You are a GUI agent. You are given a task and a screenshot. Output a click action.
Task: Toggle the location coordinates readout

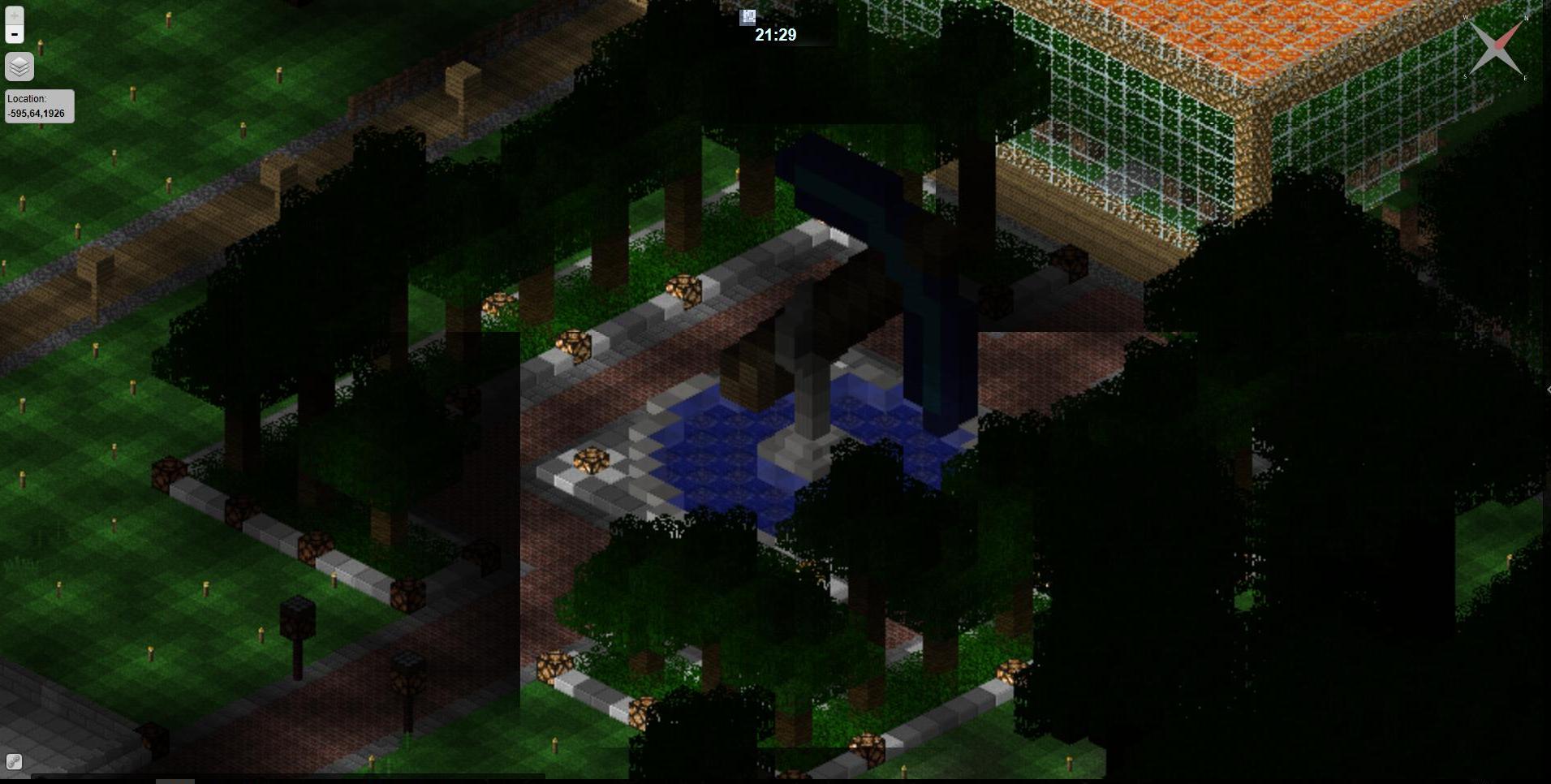click(38, 106)
